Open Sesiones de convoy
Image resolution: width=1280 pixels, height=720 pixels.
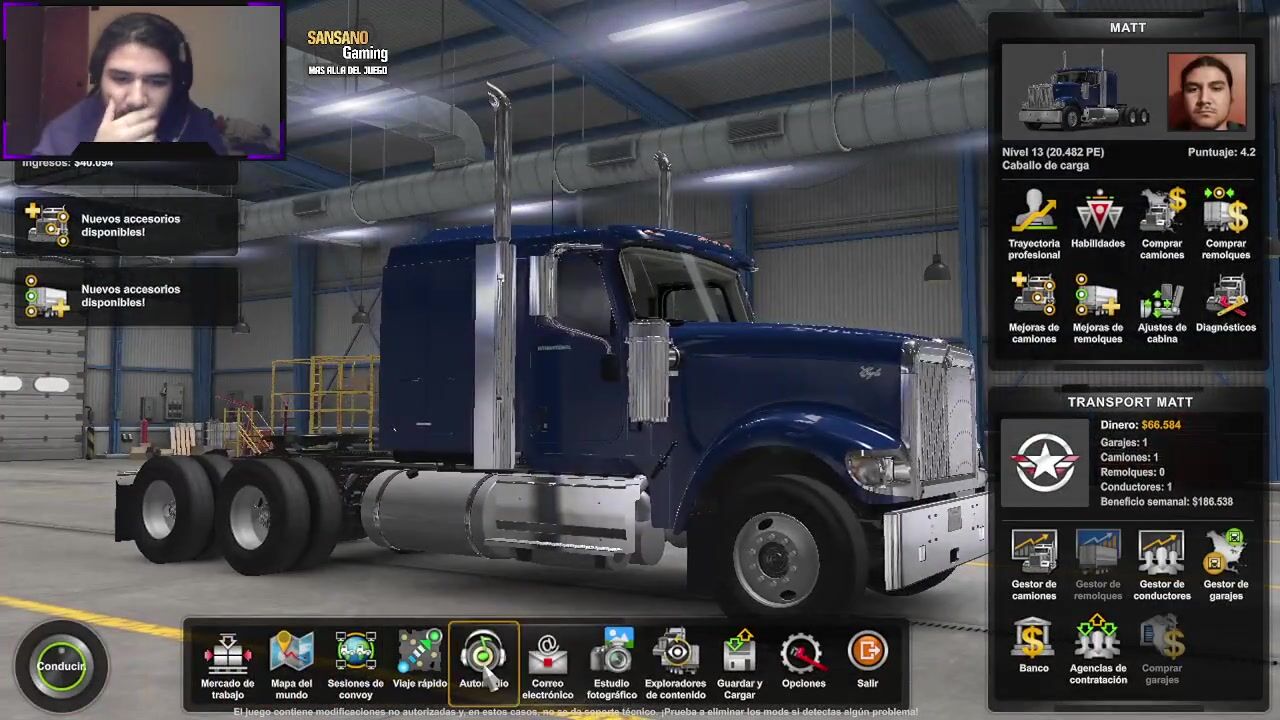click(x=355, y=662)
